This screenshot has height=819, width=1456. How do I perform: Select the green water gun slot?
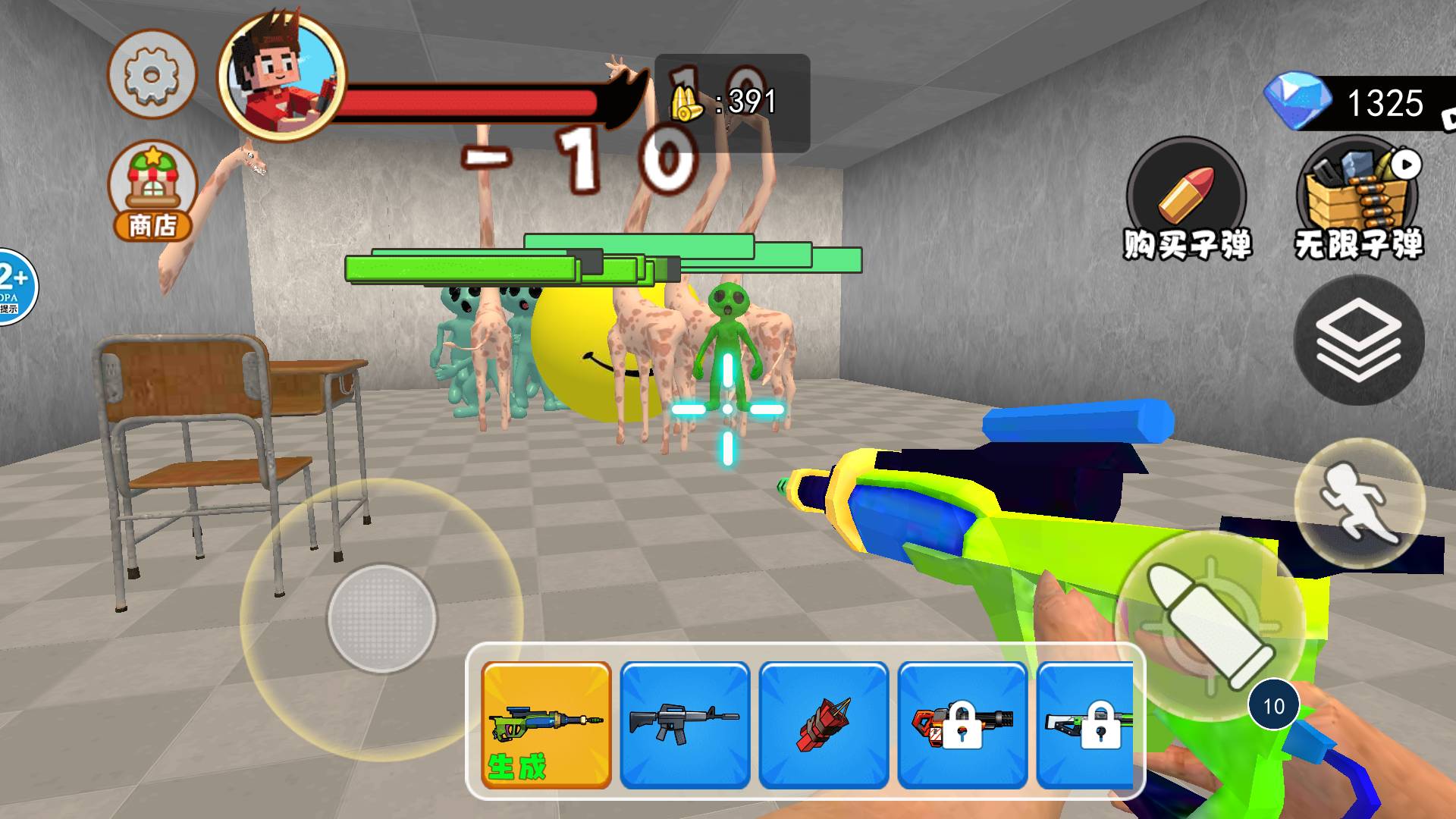546,725
